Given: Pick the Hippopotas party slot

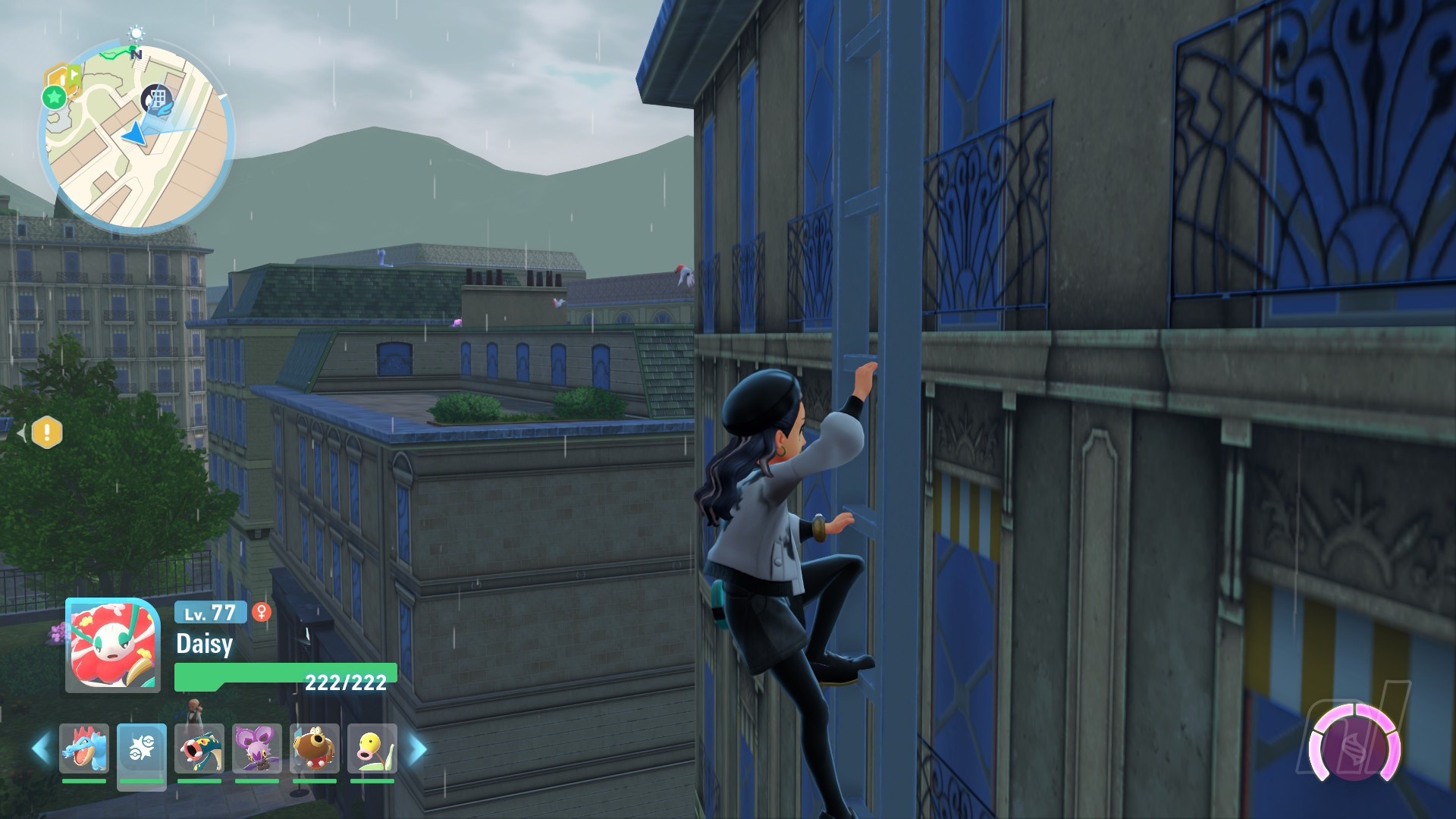Looking at the screenshot, I should pyautogui.click(x=315, y=748).
